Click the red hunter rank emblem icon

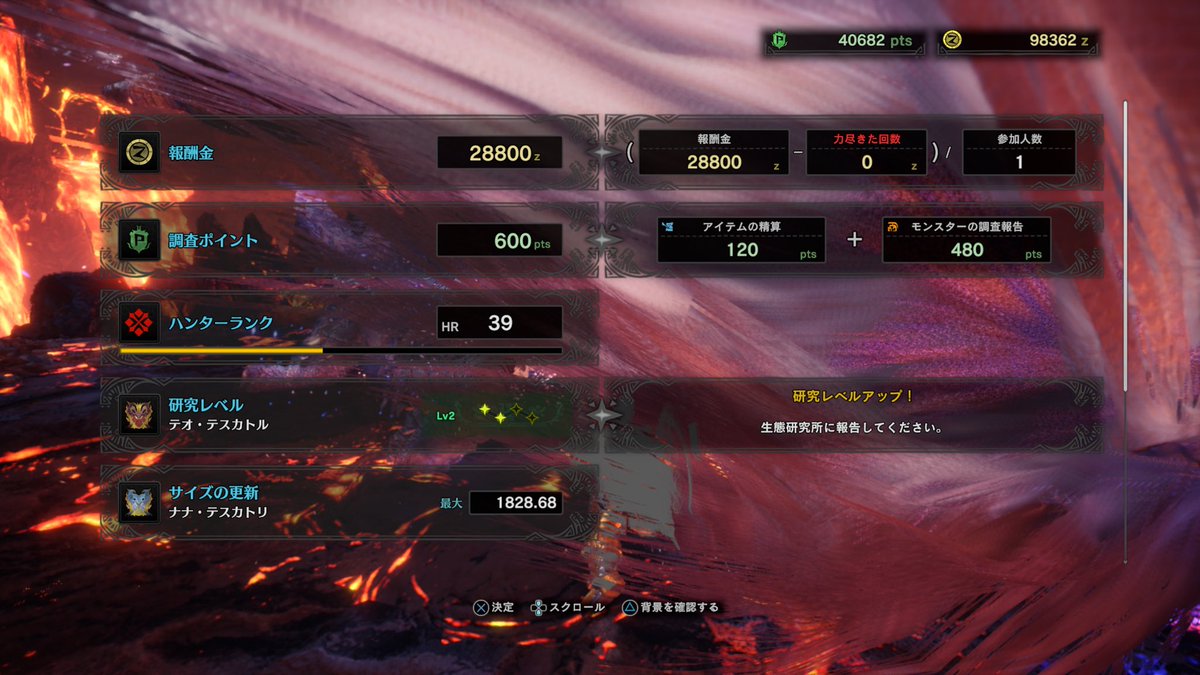pos(139,323)
